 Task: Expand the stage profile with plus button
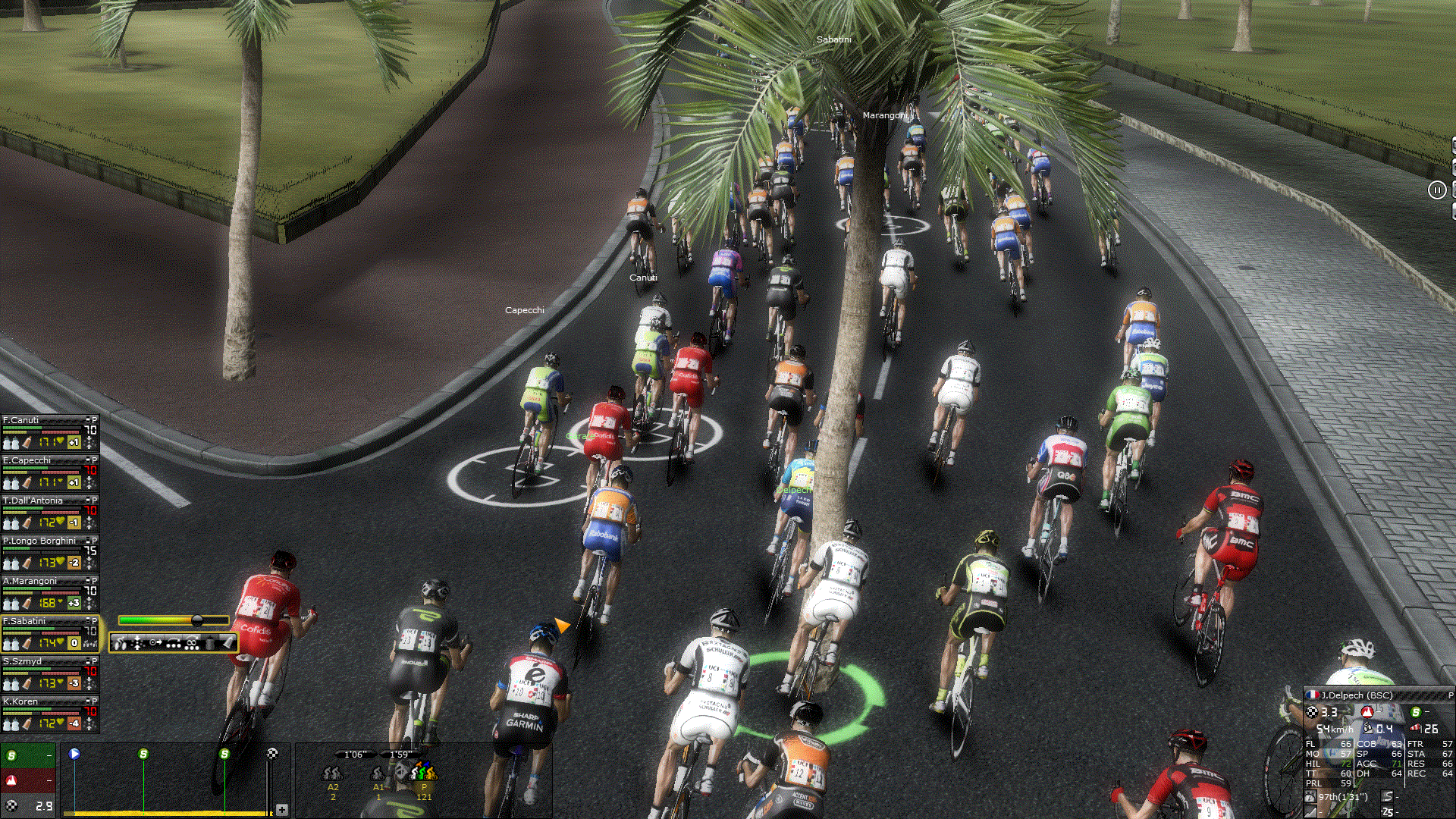(282, 810)
